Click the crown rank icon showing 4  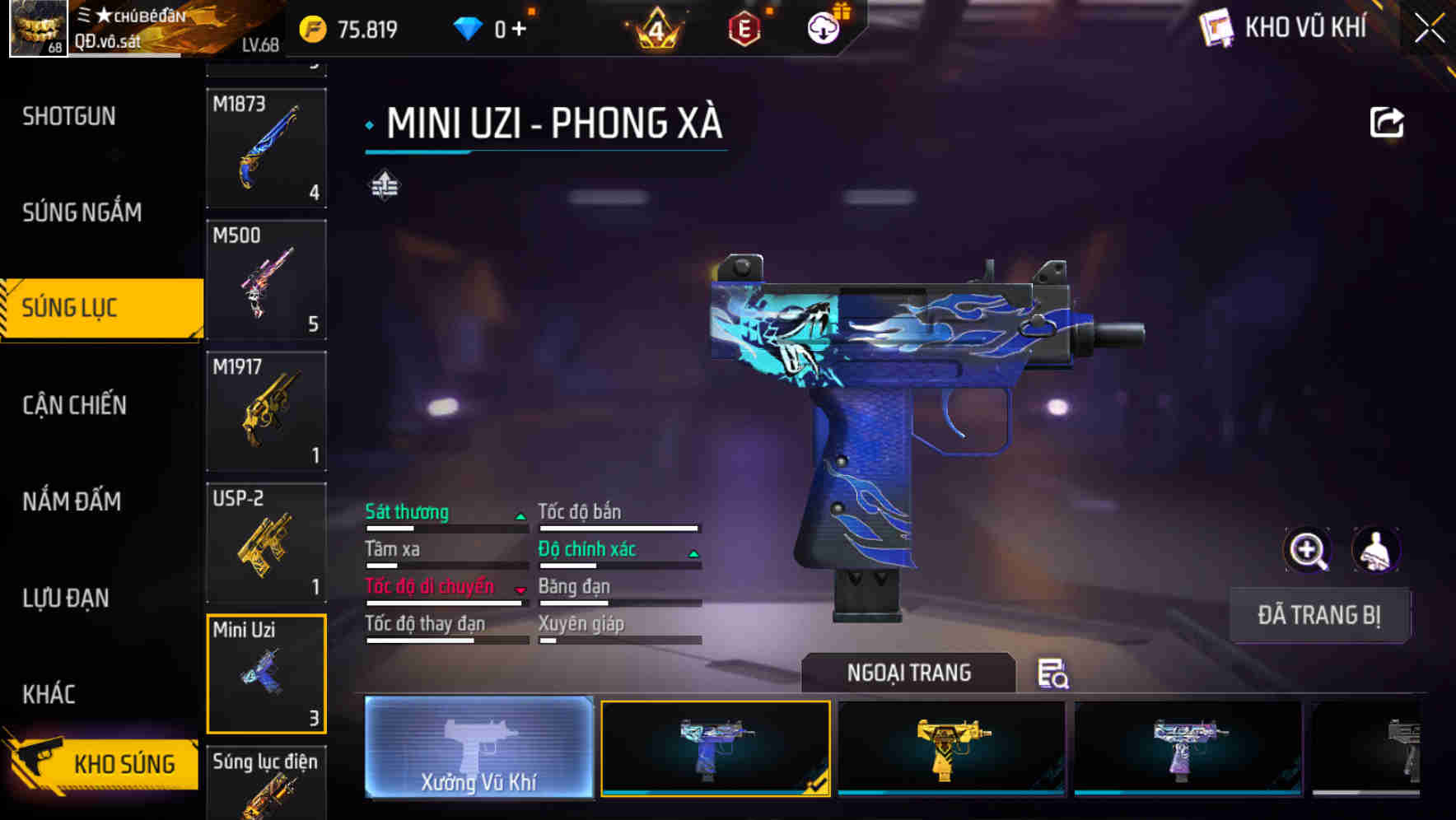tap(656, 27)
